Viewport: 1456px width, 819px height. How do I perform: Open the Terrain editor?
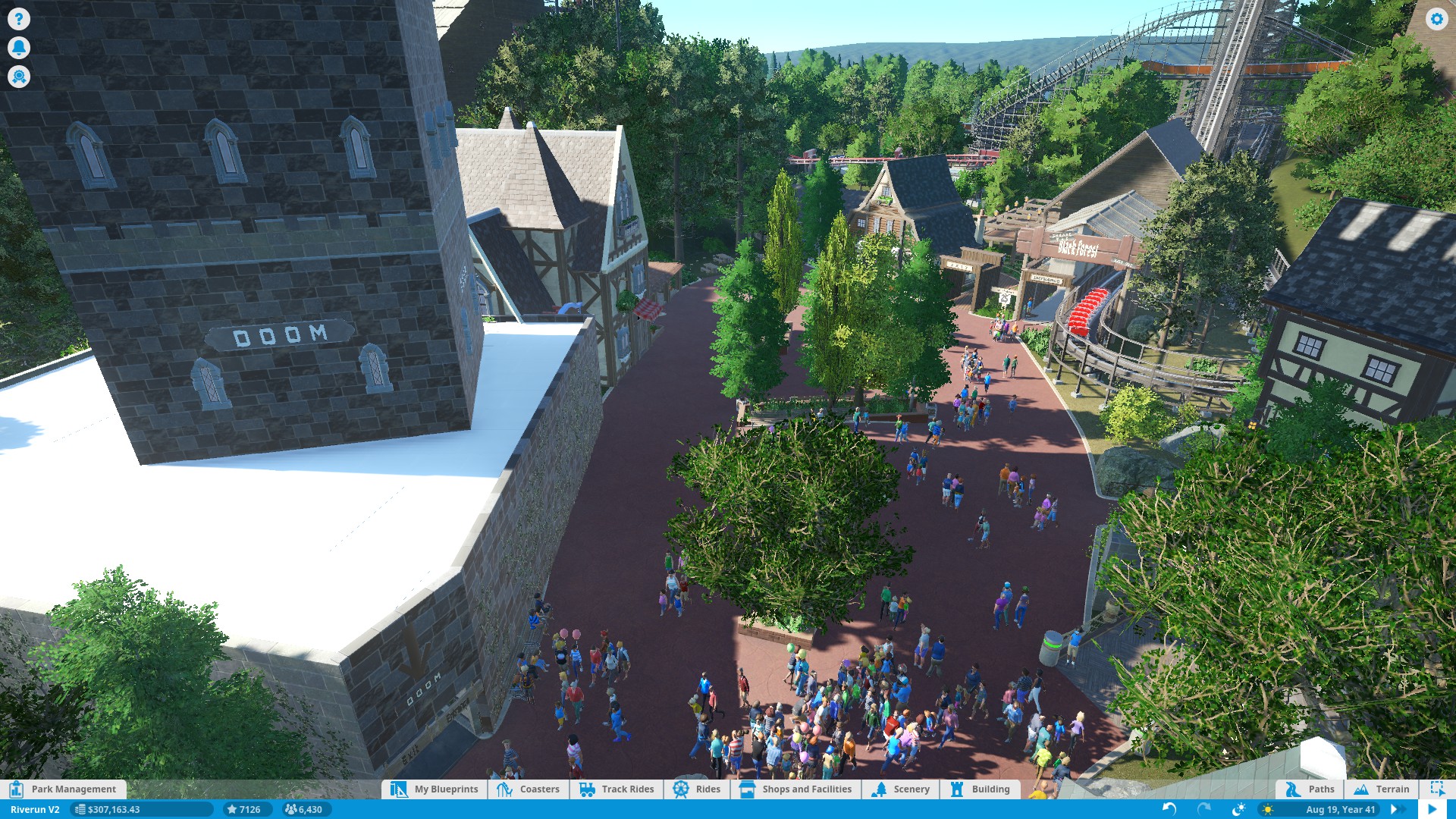click(x=1382, y=789)
